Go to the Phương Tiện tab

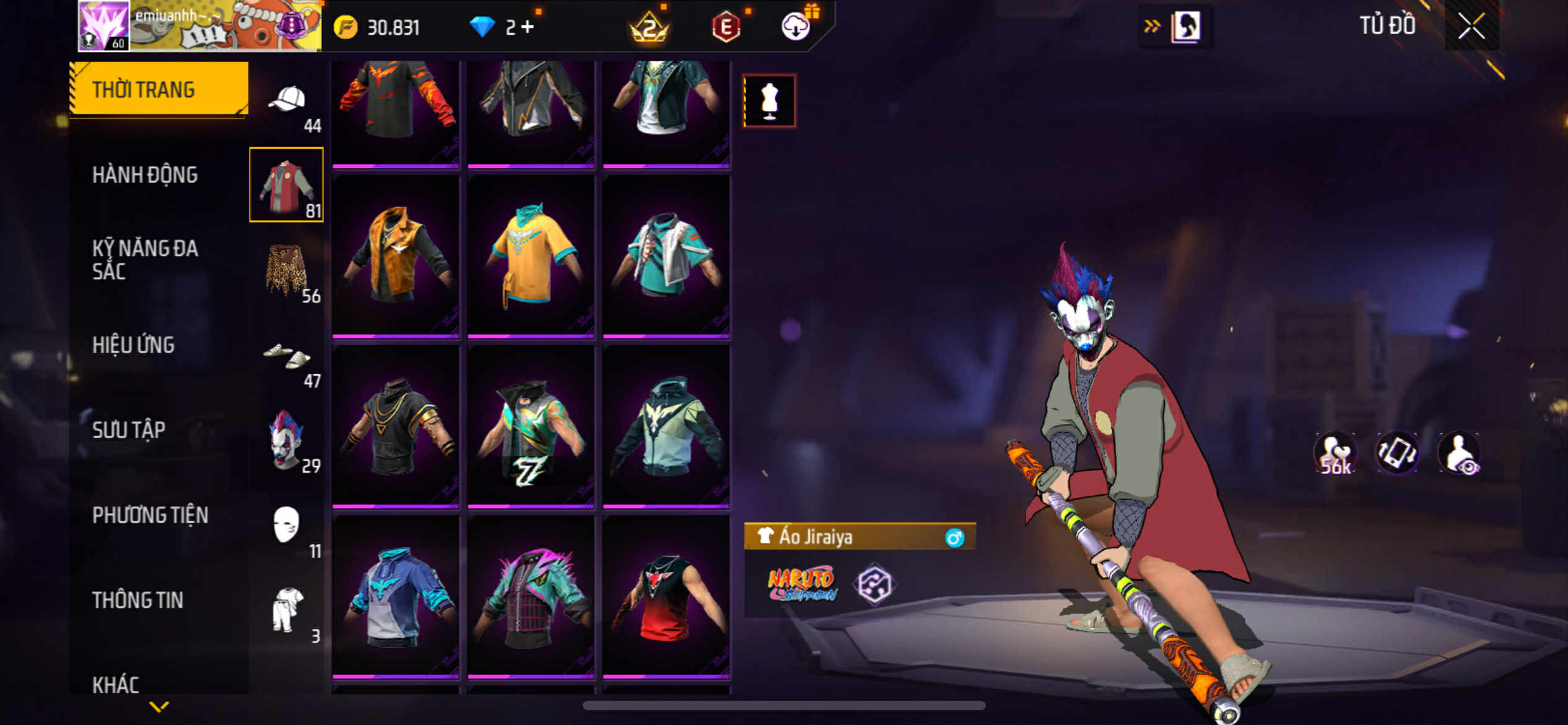tap(150, 515)
